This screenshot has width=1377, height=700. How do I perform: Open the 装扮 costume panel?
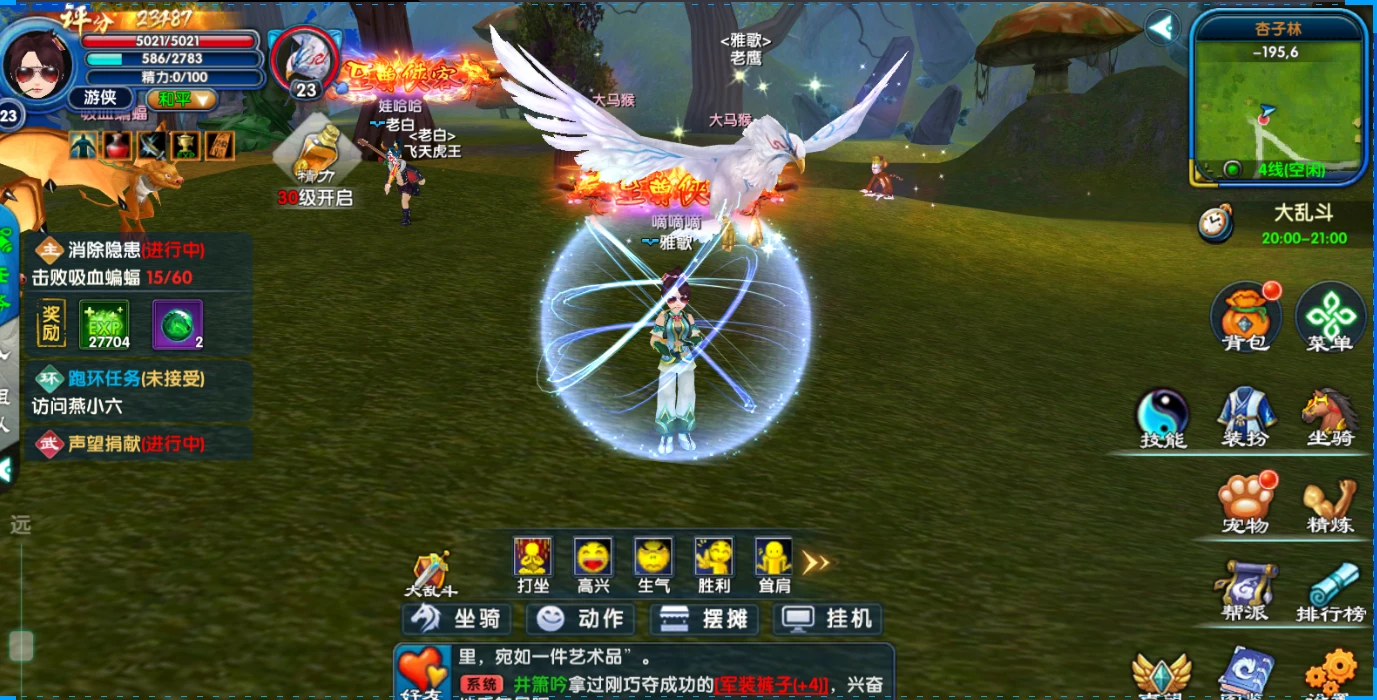click(x=1245, y=416)
